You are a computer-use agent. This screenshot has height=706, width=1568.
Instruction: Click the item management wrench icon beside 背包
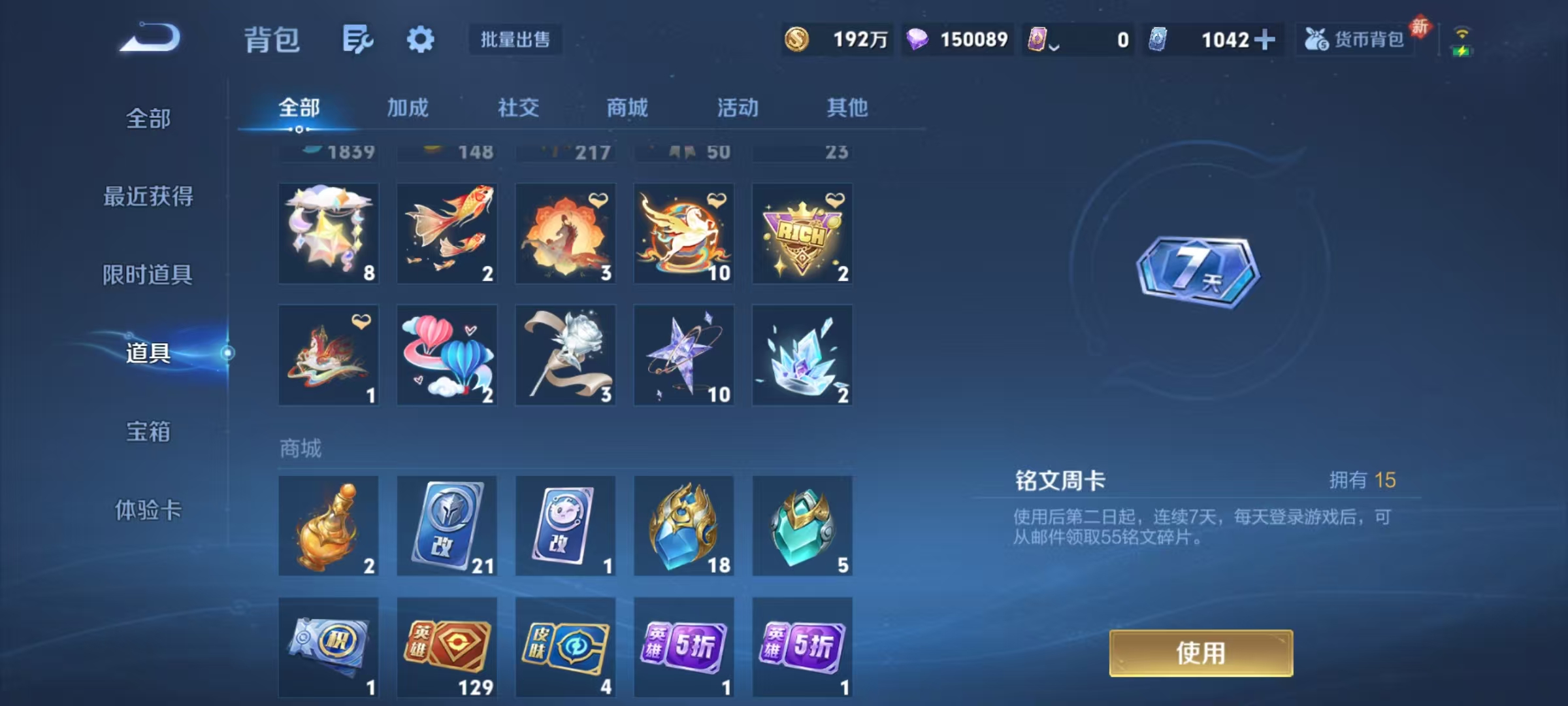358,39
